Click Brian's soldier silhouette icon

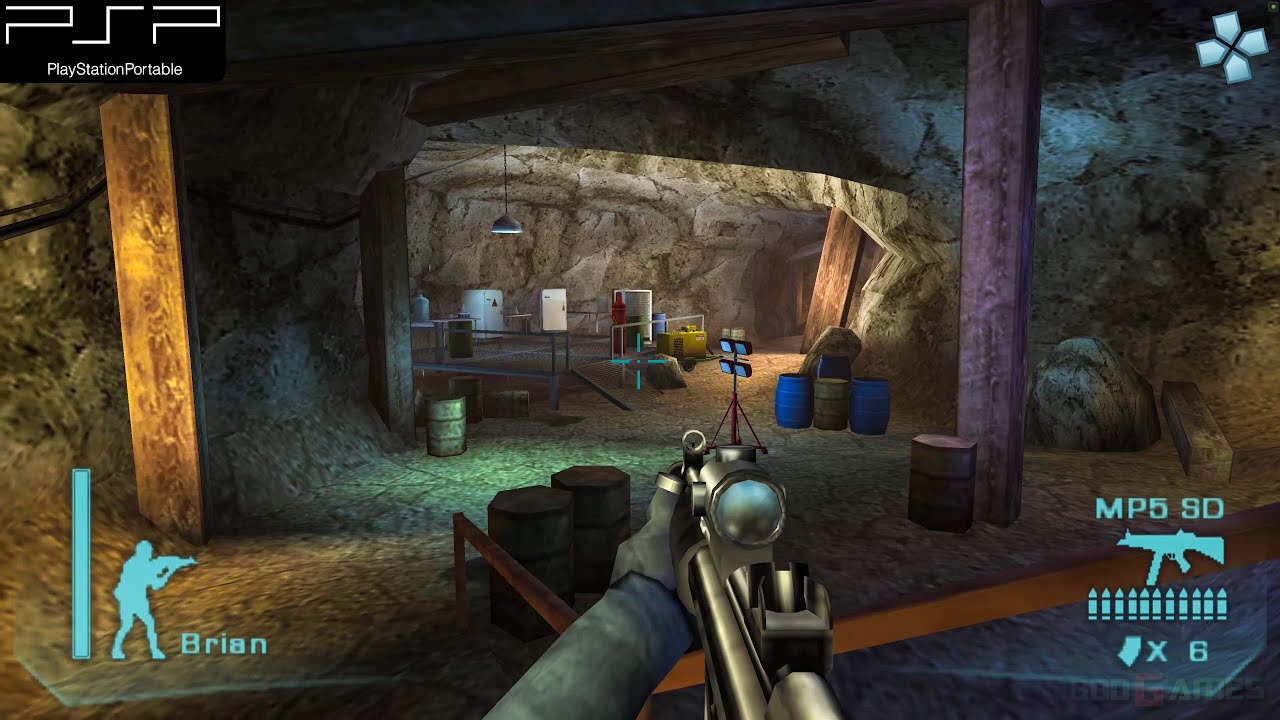[x=147, y=598]
